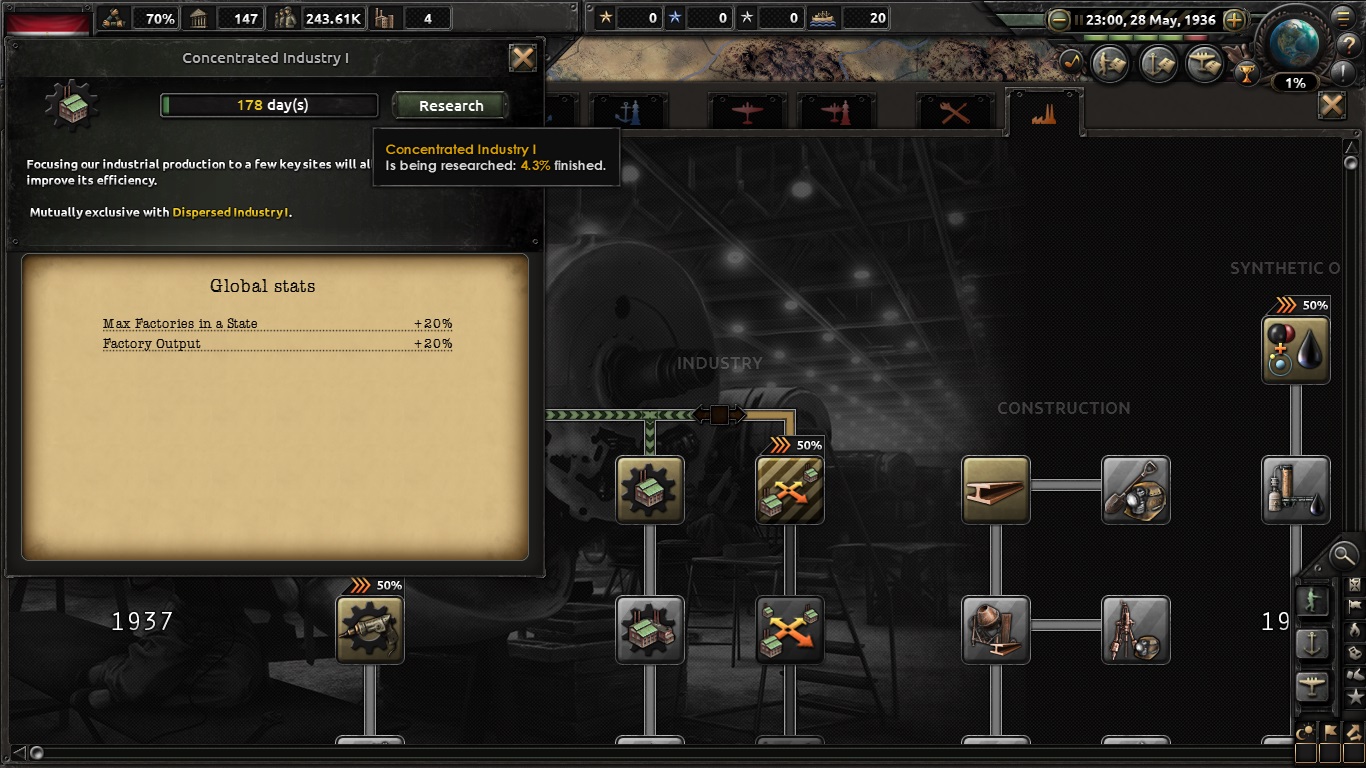
Task: Open the land army map mode
Action: click(1312, 600)
